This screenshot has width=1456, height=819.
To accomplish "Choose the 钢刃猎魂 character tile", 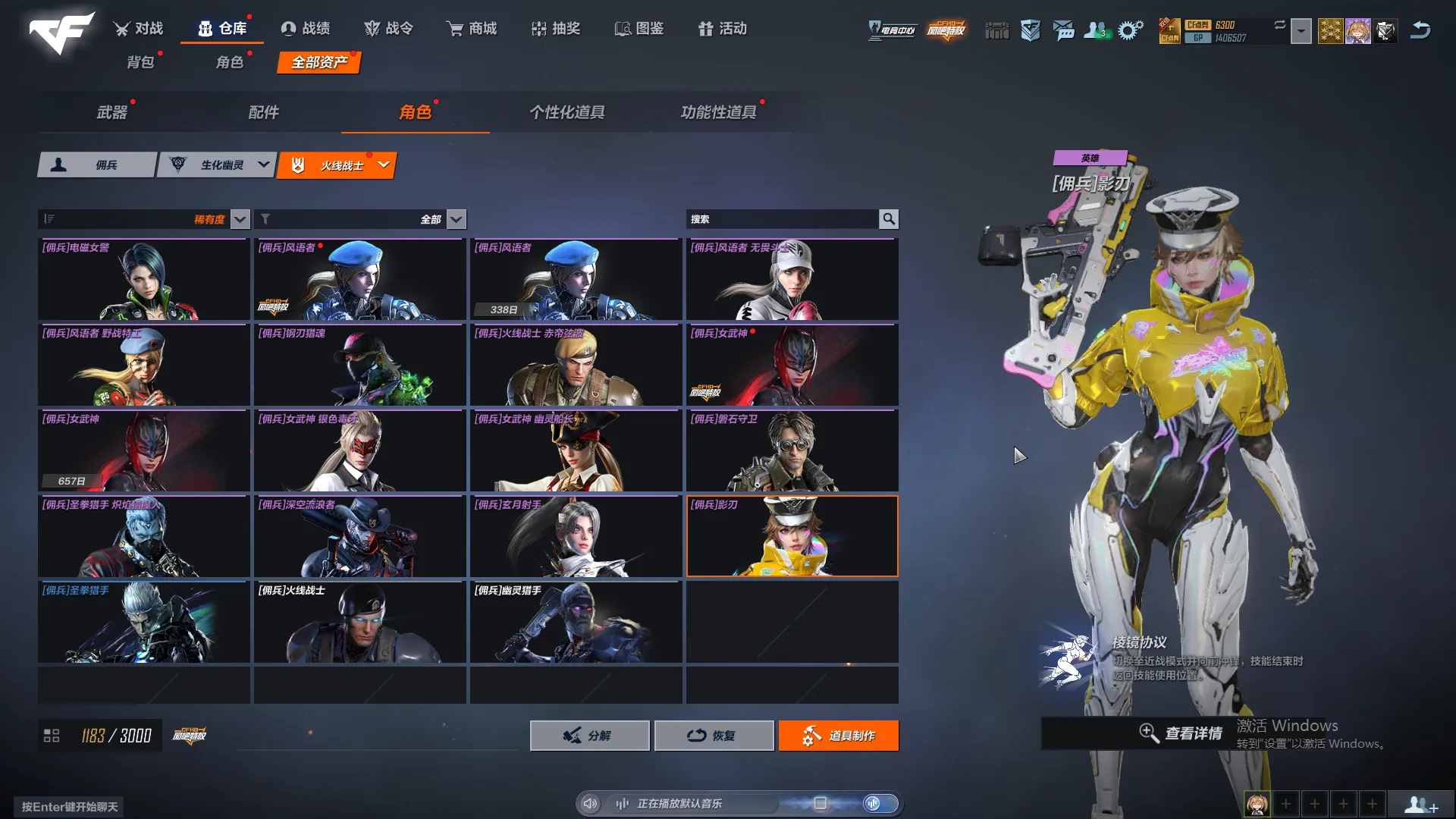I will coord(359,366).
